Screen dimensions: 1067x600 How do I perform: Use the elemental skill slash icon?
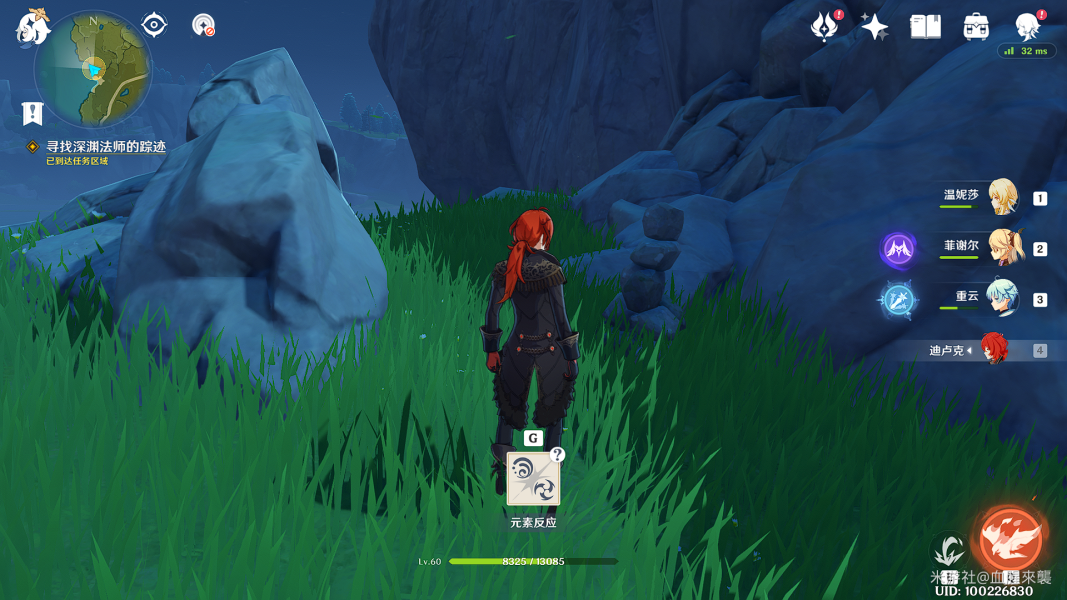[948, 552]
